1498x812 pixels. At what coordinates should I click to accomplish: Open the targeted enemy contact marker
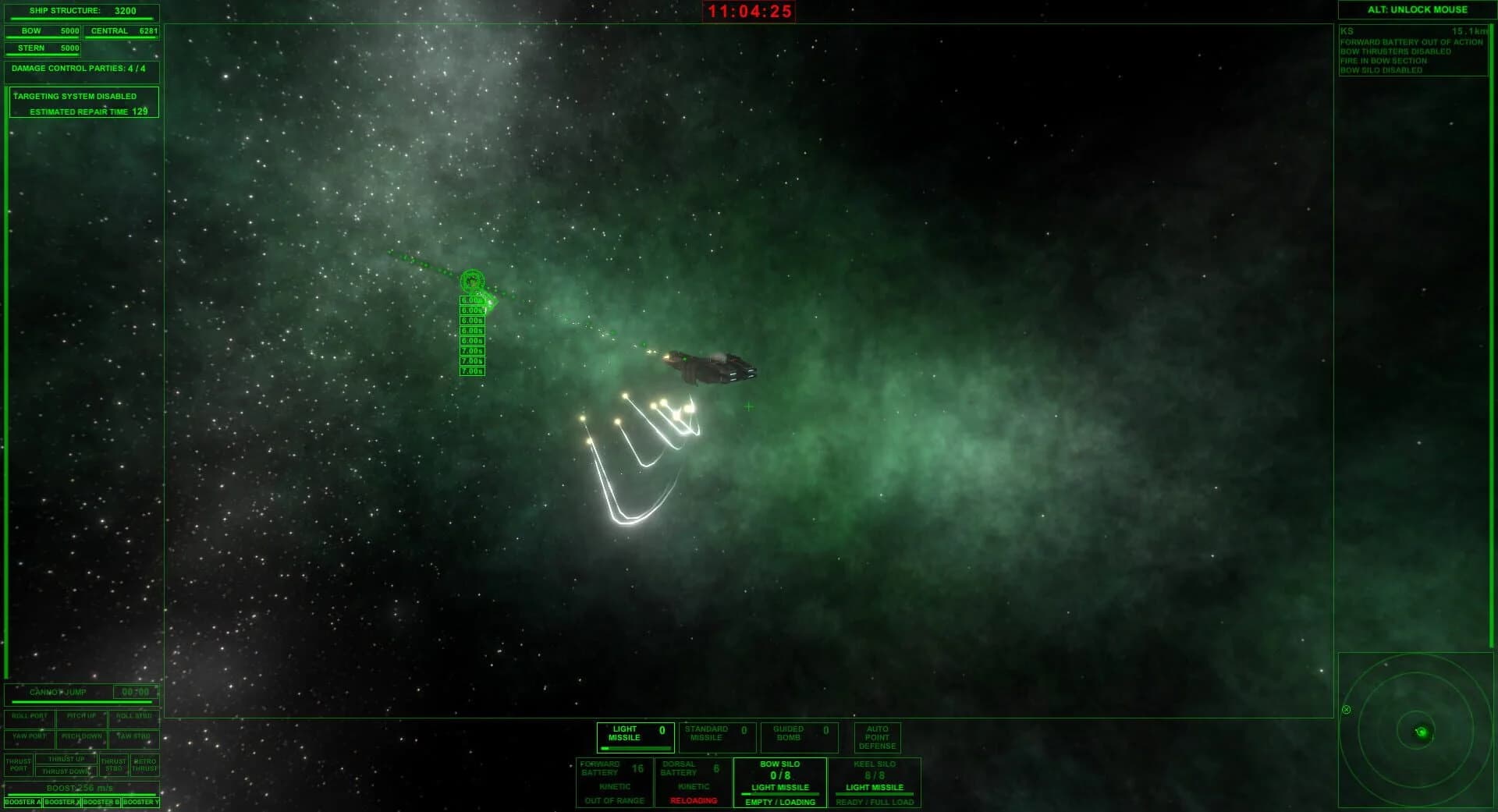click(x=474, y=279)
